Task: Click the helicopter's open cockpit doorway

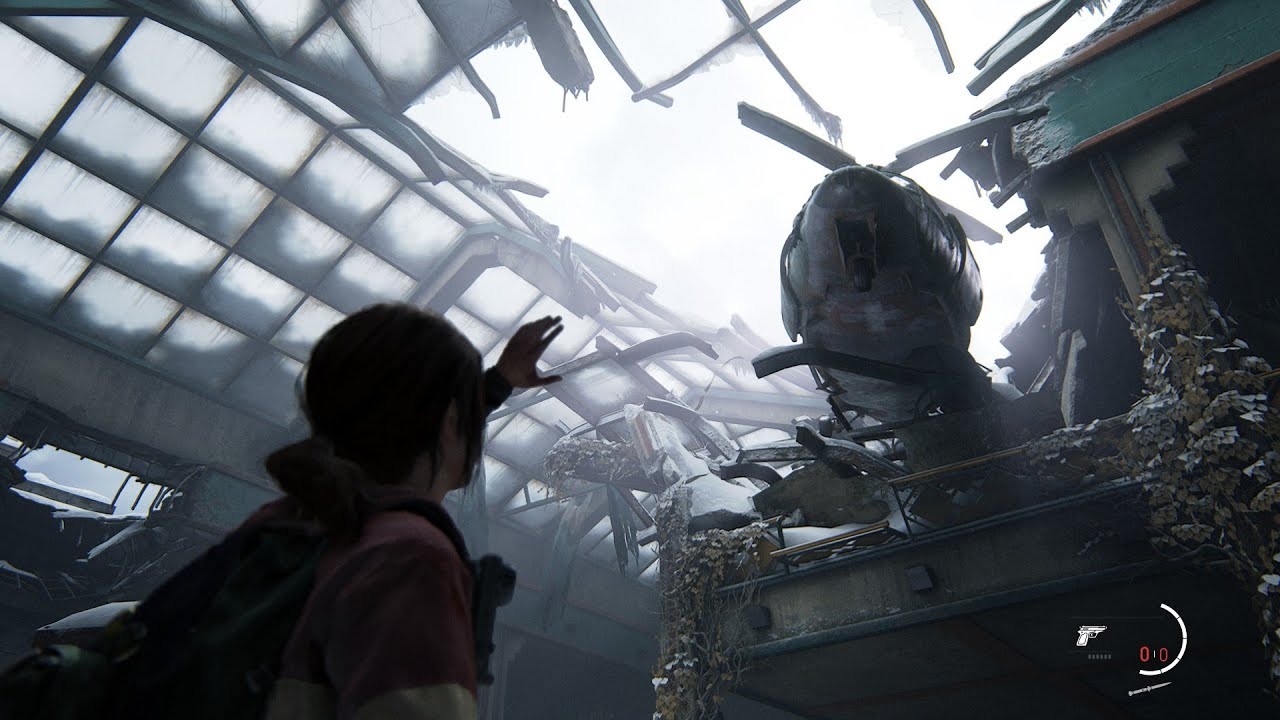Action: click(858, 245)
